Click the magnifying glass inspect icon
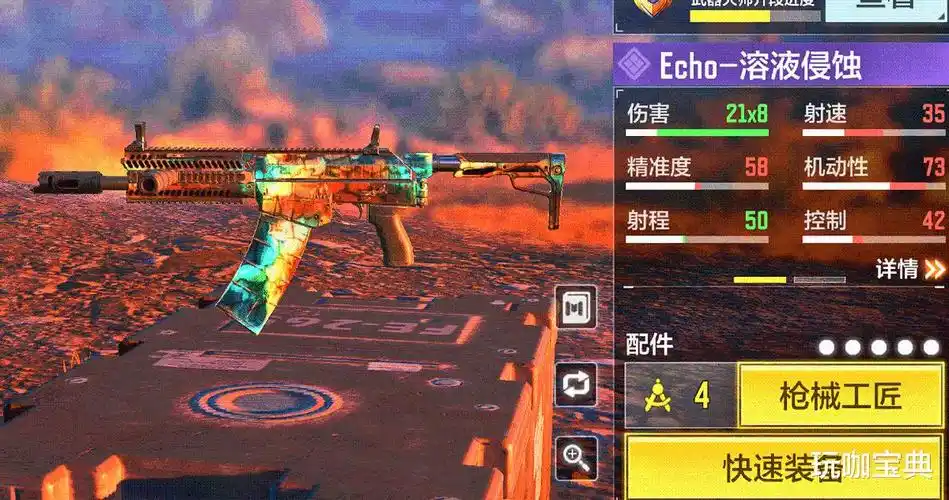Viewport: 949px width, 500px height. [576, 457]
